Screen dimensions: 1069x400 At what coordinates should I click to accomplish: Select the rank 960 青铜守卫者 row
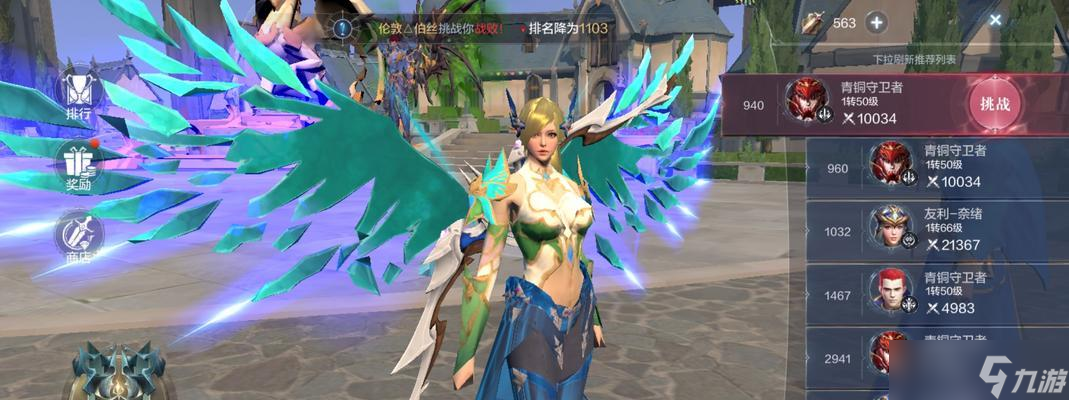point(937,167)
